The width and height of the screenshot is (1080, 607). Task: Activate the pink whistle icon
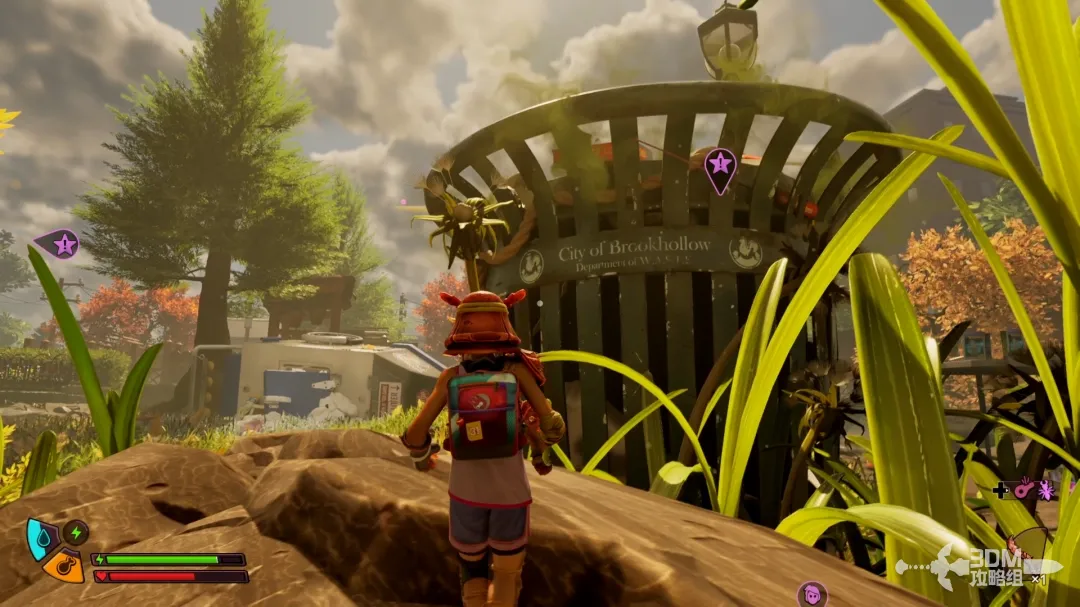(x=1023, y=490)
